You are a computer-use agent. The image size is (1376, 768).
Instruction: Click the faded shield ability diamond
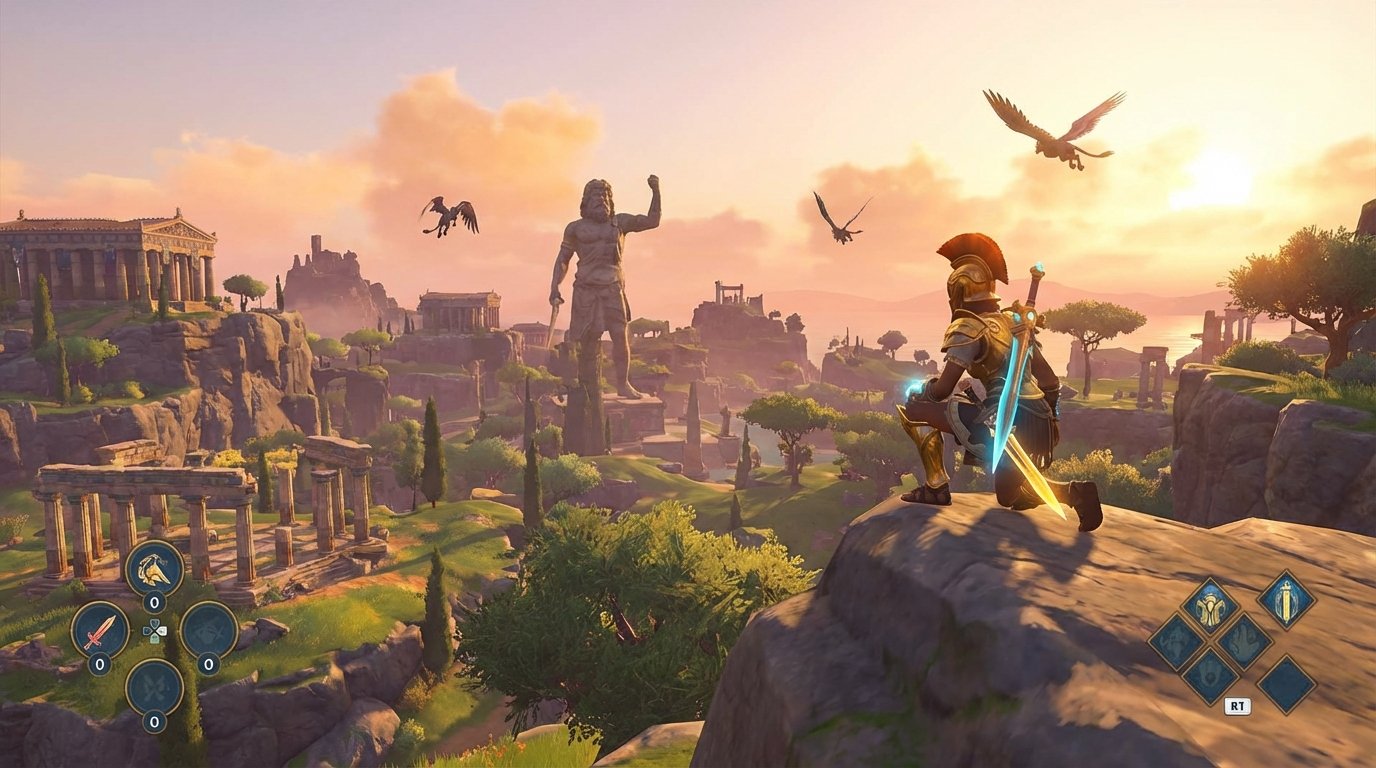(x=1209, y=678)
